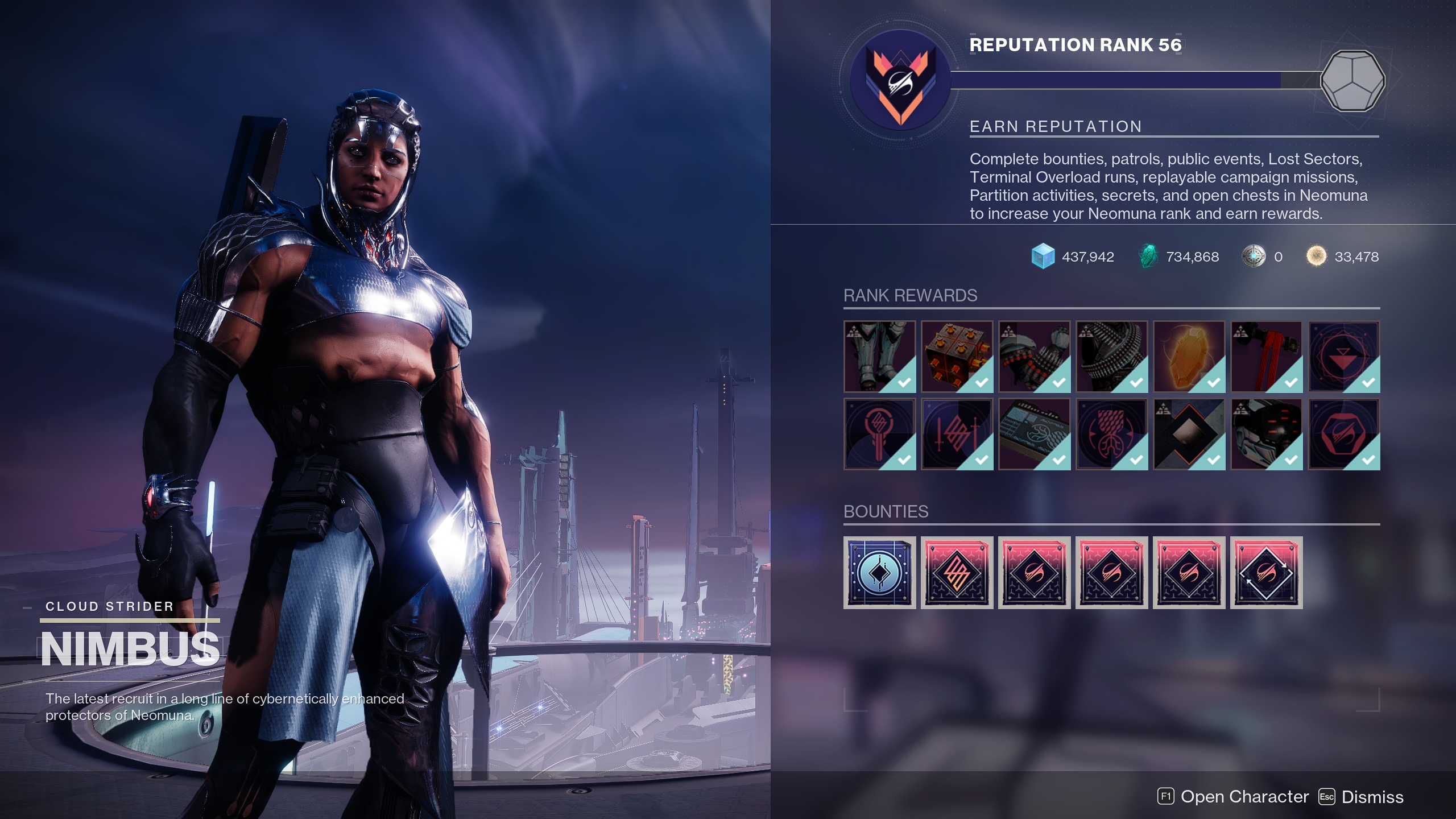
Task: Take the repeatable bounty with arrows
Action: coord(1266,572)
